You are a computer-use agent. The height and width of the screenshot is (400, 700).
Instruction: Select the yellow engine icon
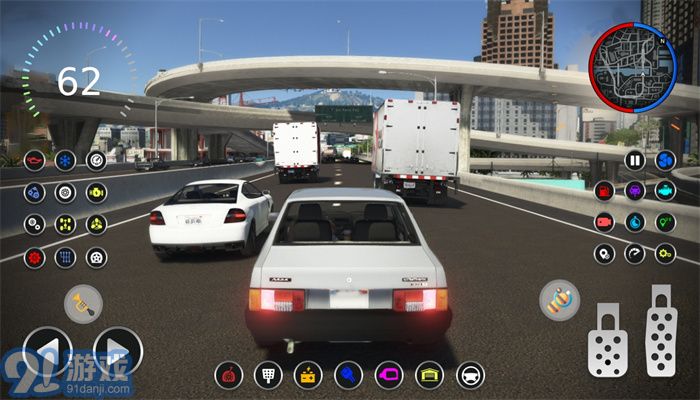[x=96, y=192]
